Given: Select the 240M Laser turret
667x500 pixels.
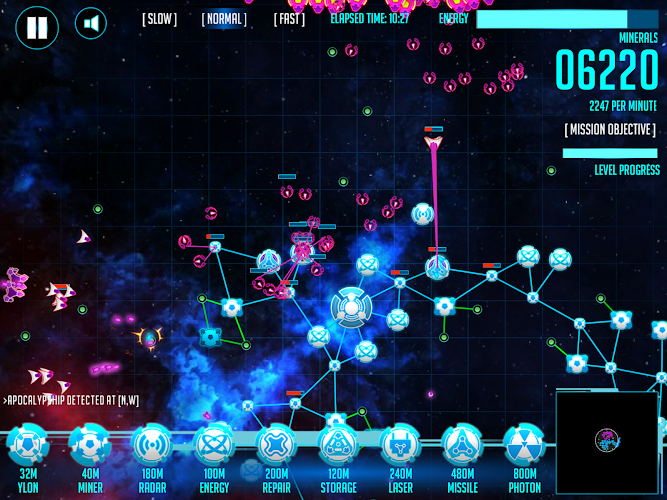Looking at the screenshot, I should pyautogui.click(x=399, y=445).
